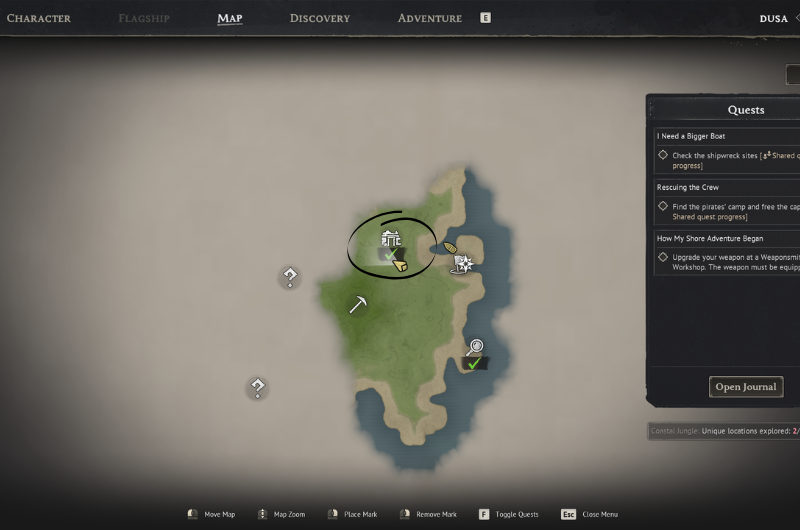
Task: Show the Adventure tab
Action: coord(430,18)
